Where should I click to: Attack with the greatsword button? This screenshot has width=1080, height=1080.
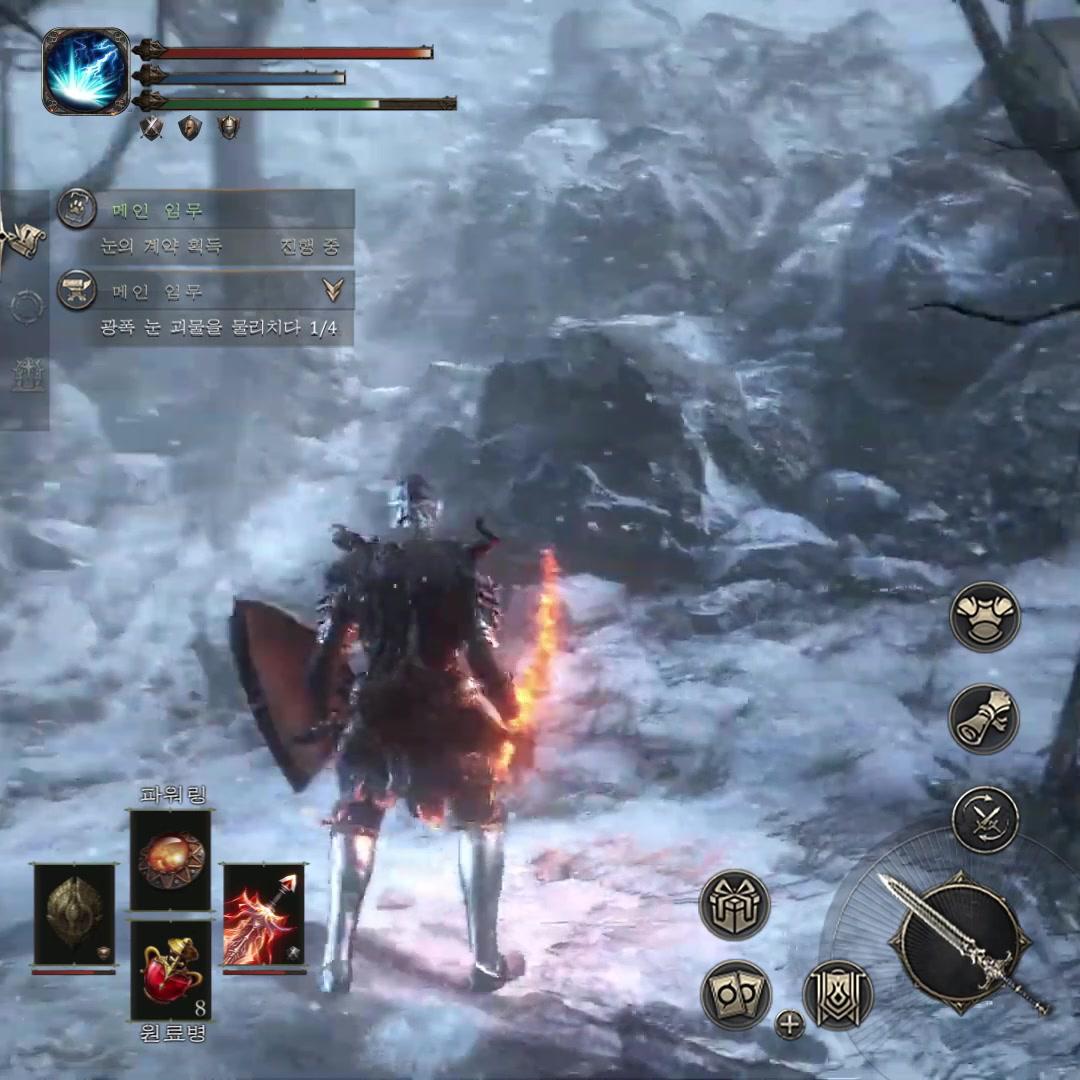pyautogui.click(x=962, y=942)
